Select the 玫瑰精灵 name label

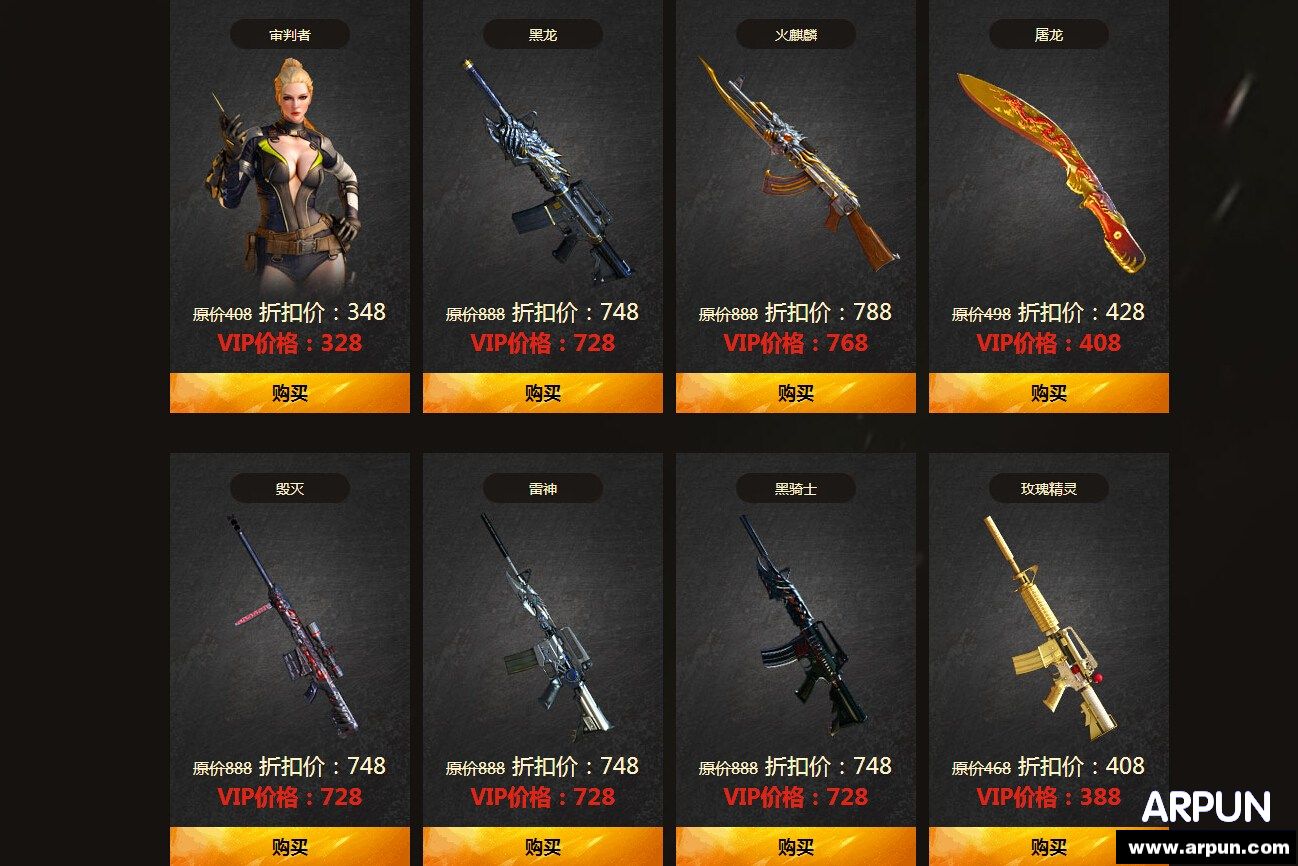pyautogui.click(x=1049, y=488)
